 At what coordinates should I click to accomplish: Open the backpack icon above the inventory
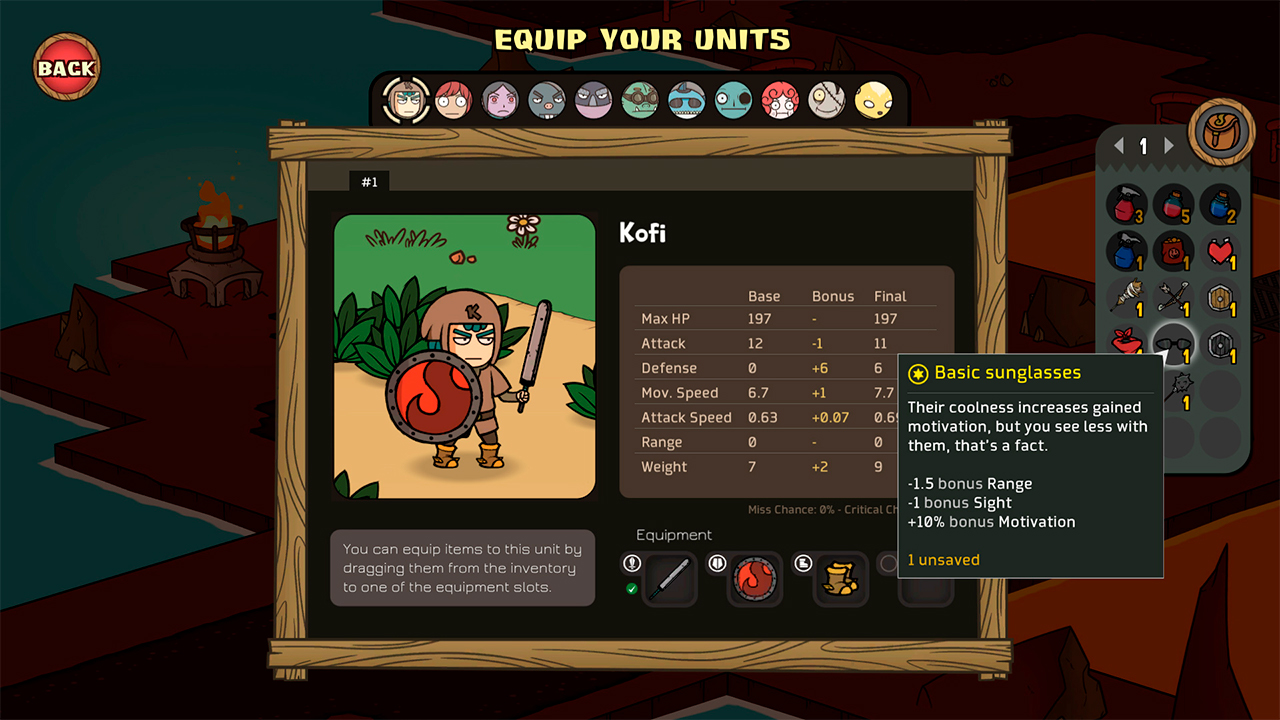(x=1221, y=130)
